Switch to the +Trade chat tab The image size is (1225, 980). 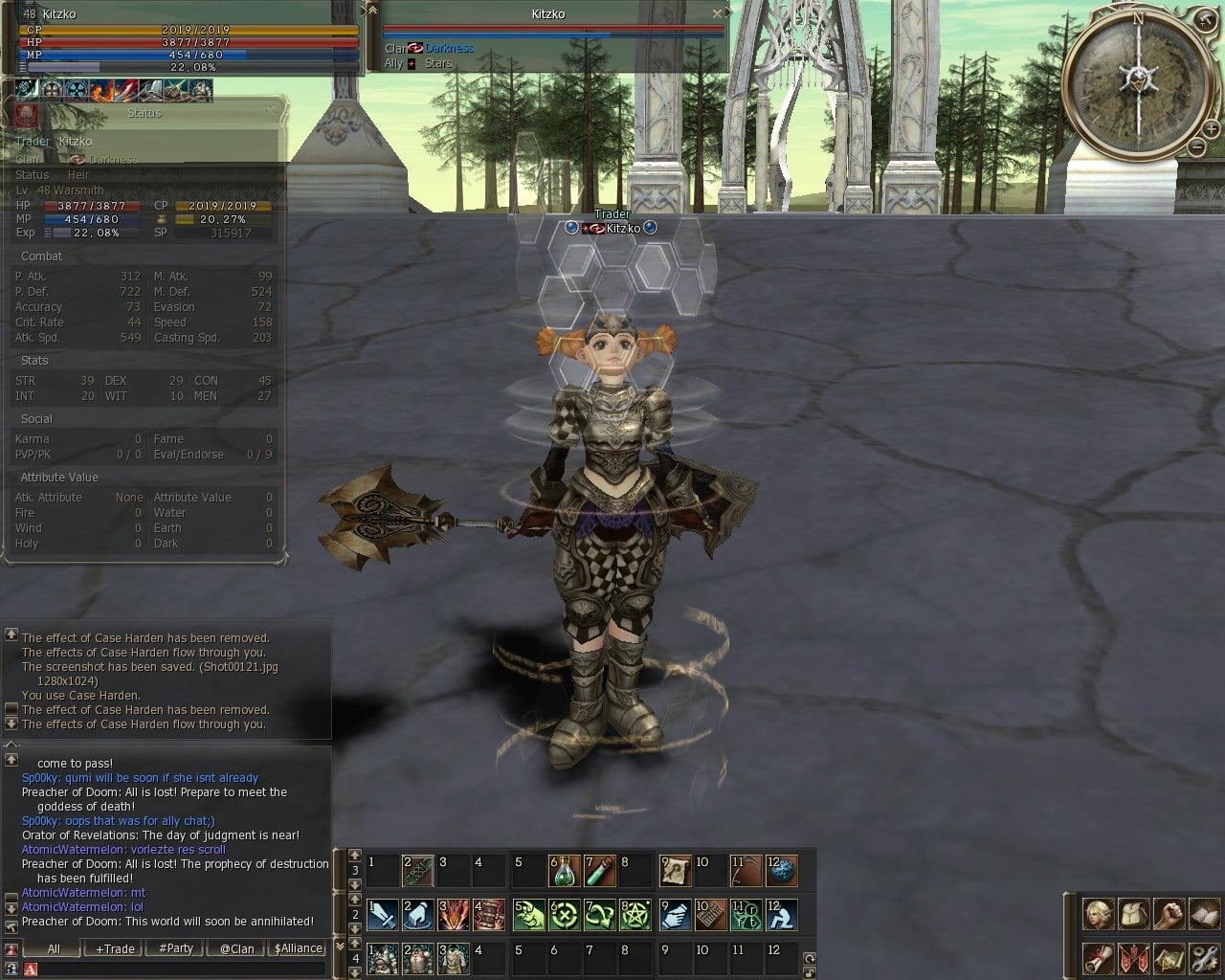point(115,948)
